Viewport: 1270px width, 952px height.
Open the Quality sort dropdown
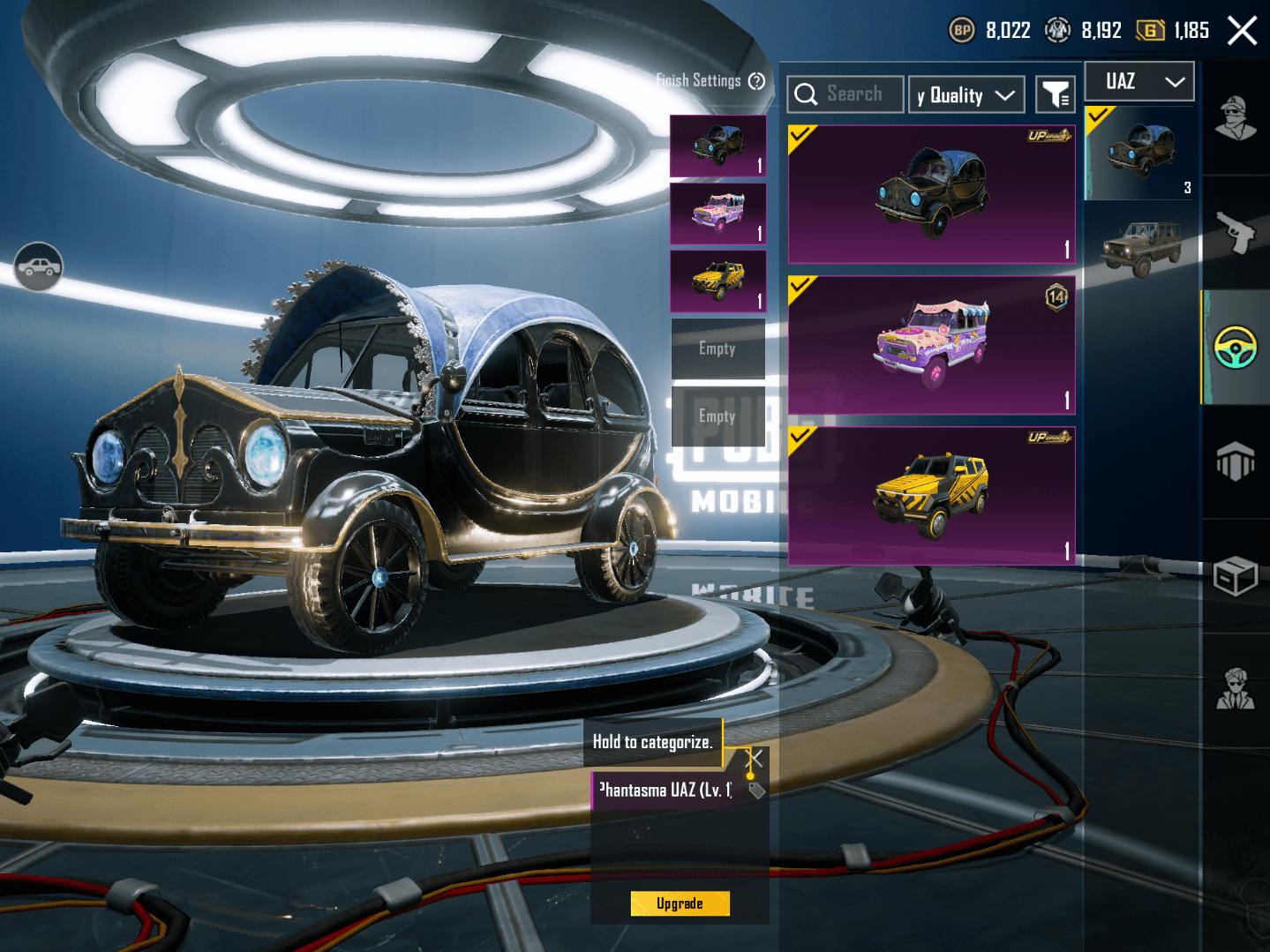pos(966,95)
